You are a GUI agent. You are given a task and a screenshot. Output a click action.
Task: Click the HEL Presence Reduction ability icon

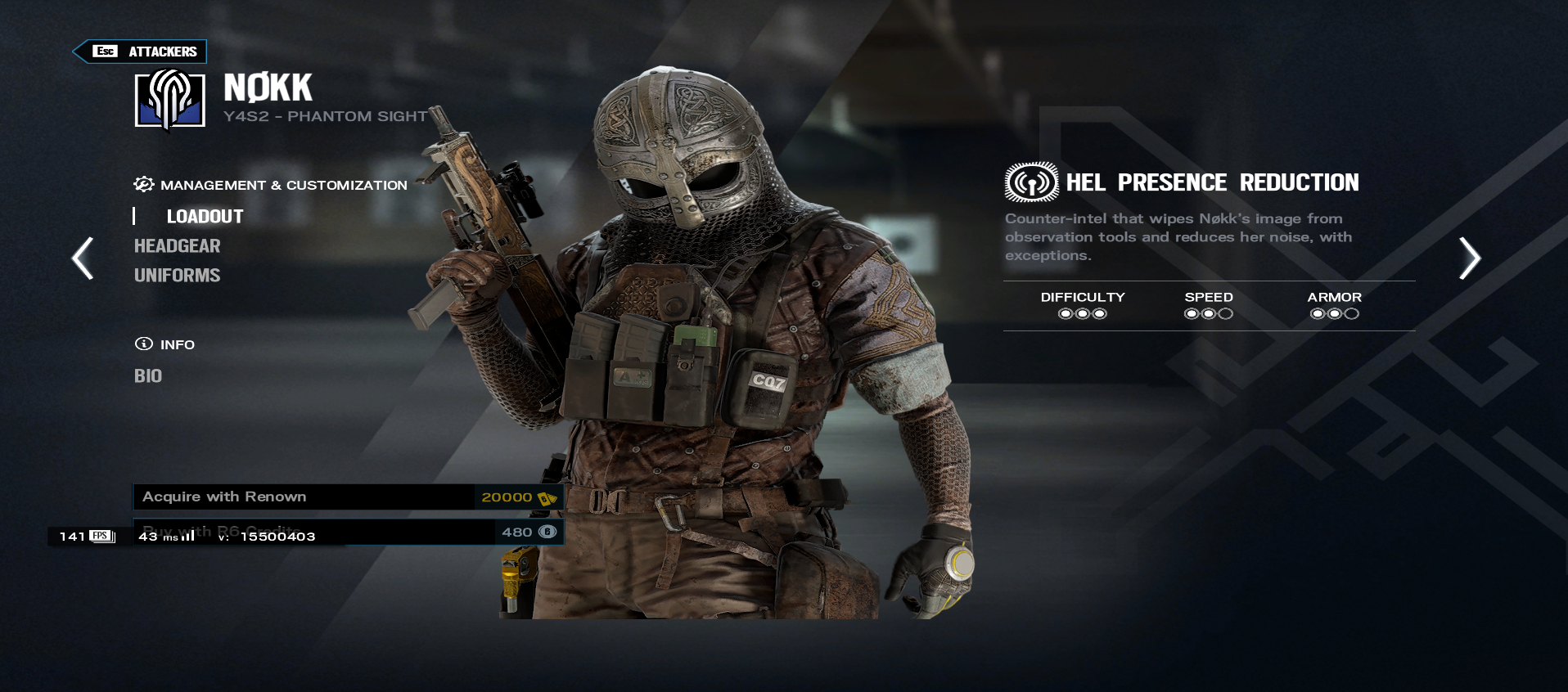[1031, 182]
